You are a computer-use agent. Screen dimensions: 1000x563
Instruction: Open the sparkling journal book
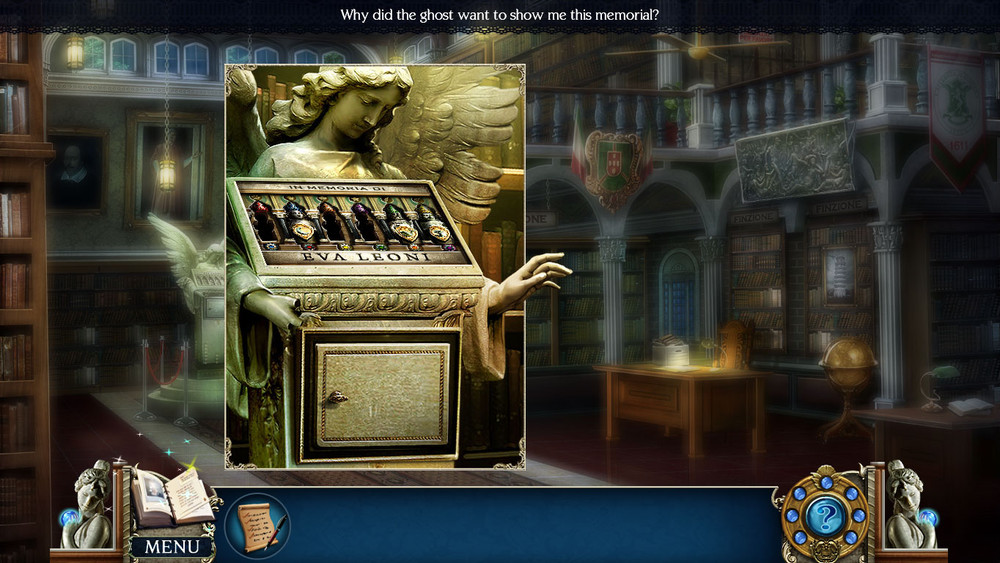click(172, 498)
